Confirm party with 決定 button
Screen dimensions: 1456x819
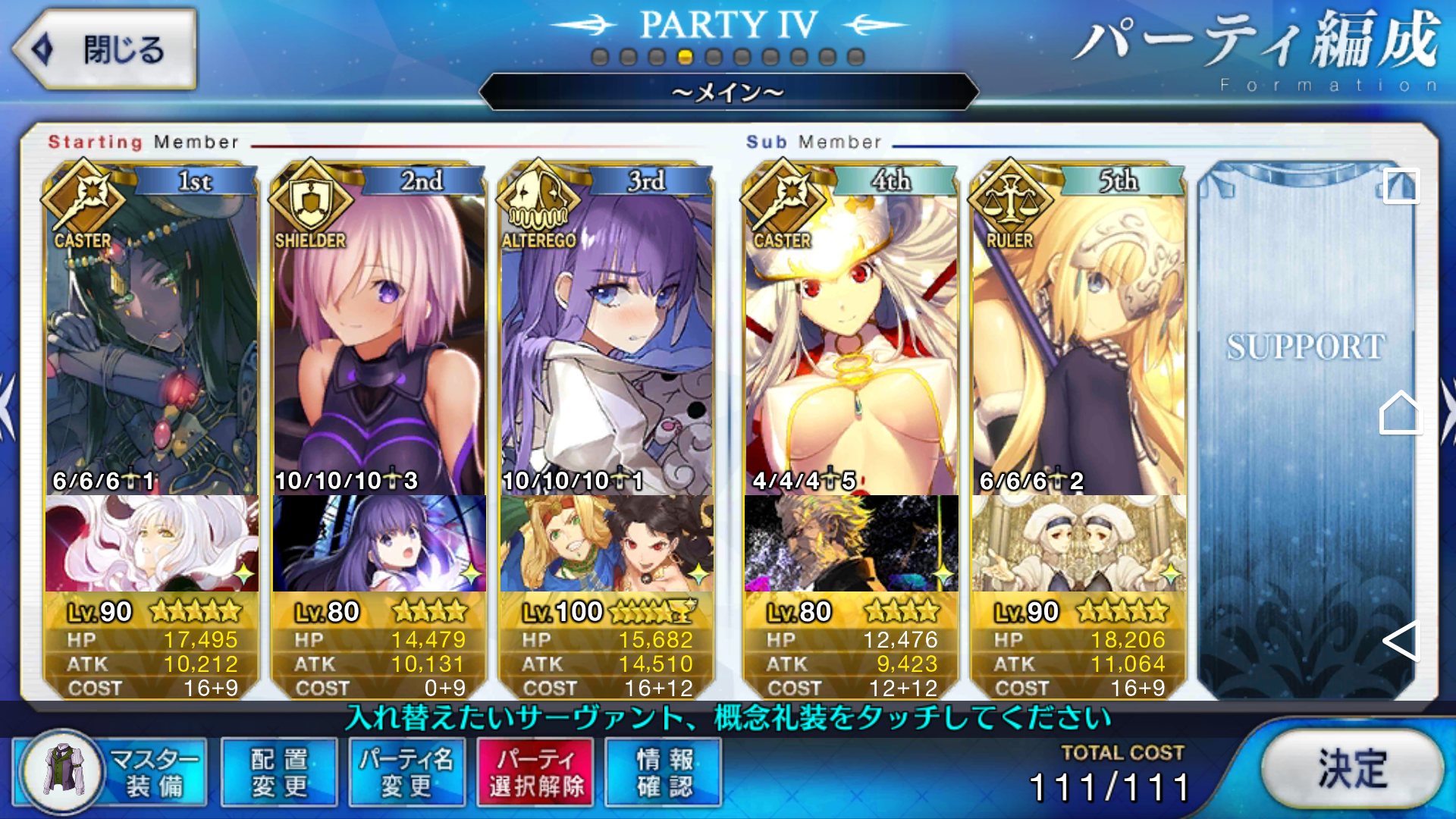[1352, 769]
